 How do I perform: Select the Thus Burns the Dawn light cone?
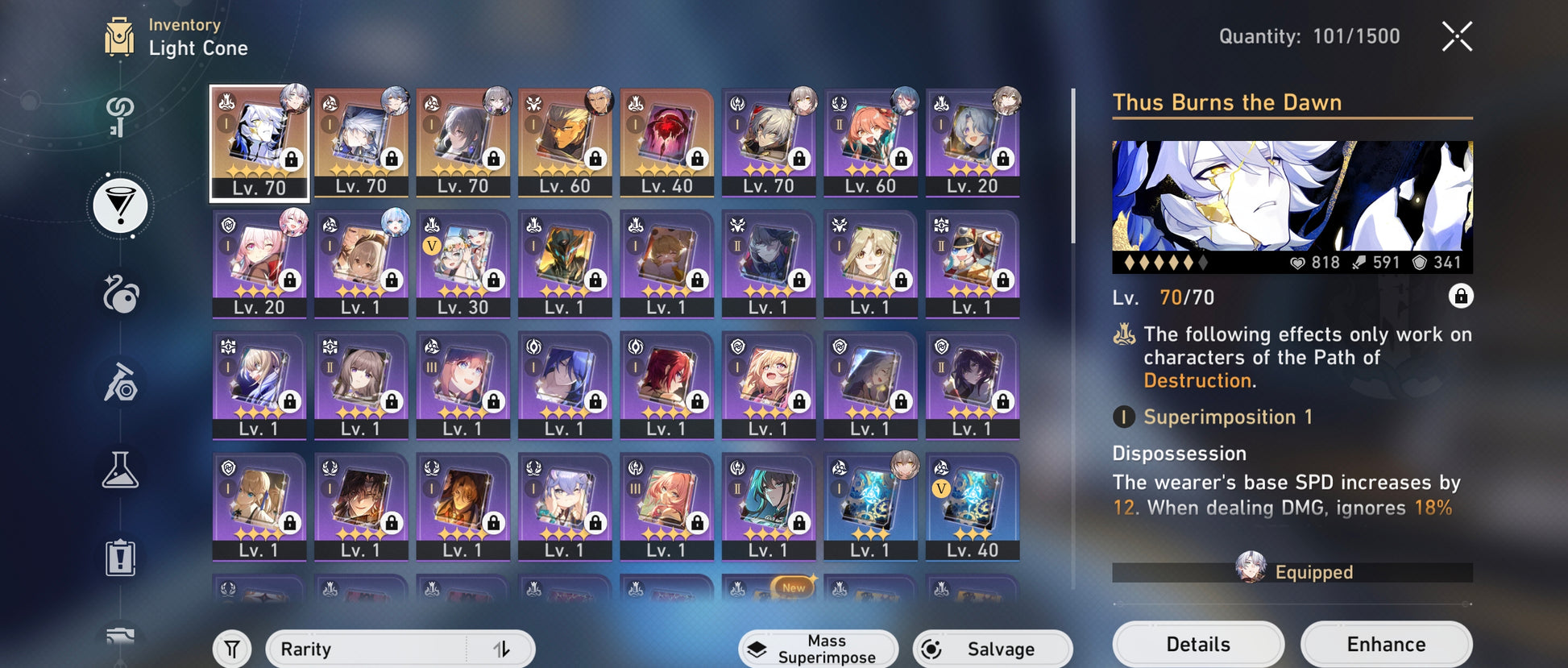point(259,142)
